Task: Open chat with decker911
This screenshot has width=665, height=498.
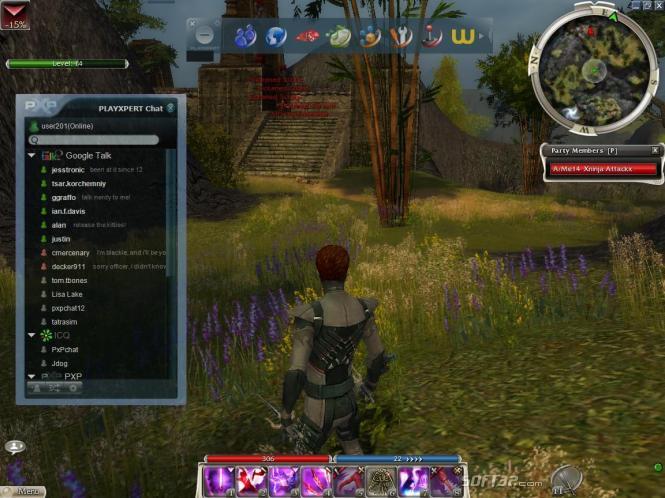Action: click(x=68, y=267)
